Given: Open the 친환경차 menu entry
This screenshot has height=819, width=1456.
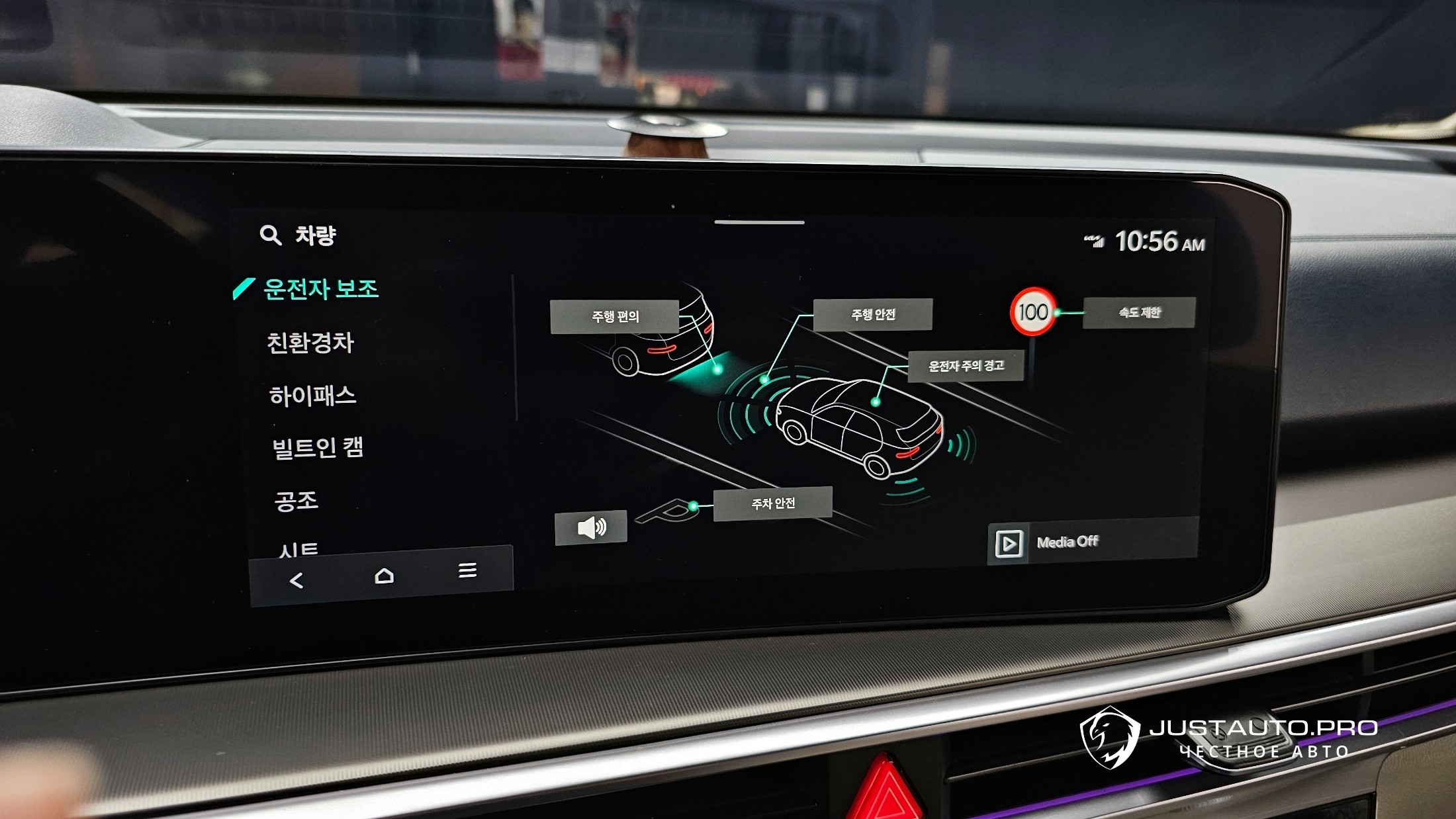Looking at the screenshot, I should 310,343.
